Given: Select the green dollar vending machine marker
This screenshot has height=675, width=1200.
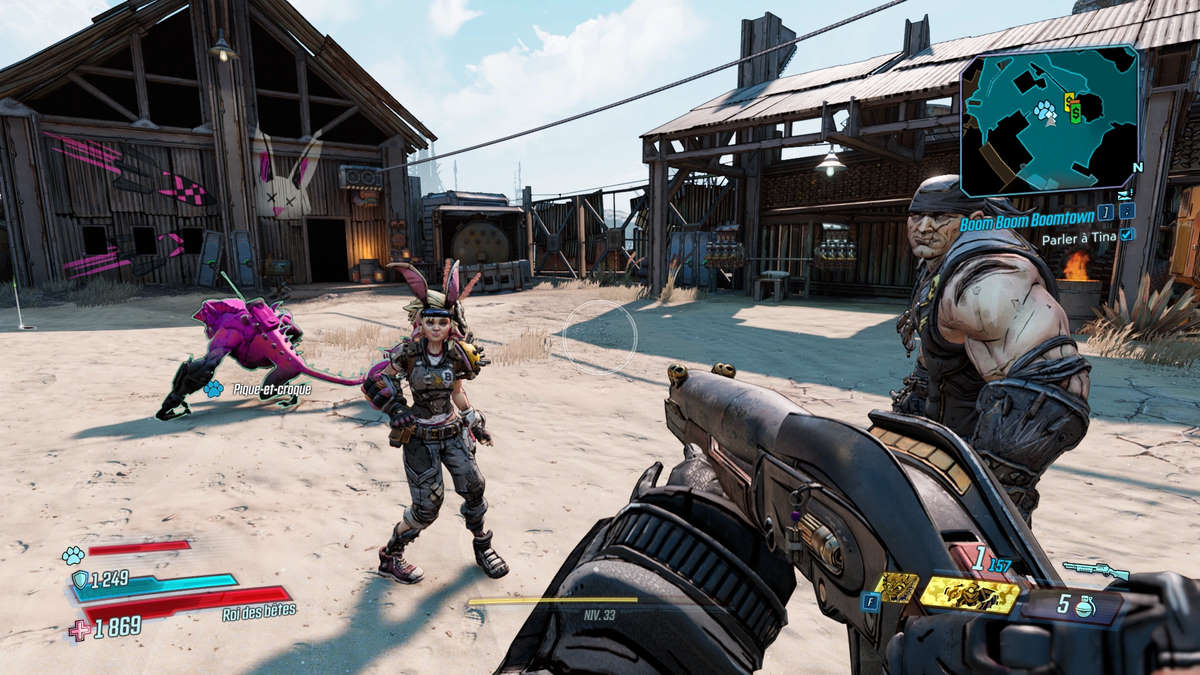Looking at the screenshot, I should pos(1076,114).
